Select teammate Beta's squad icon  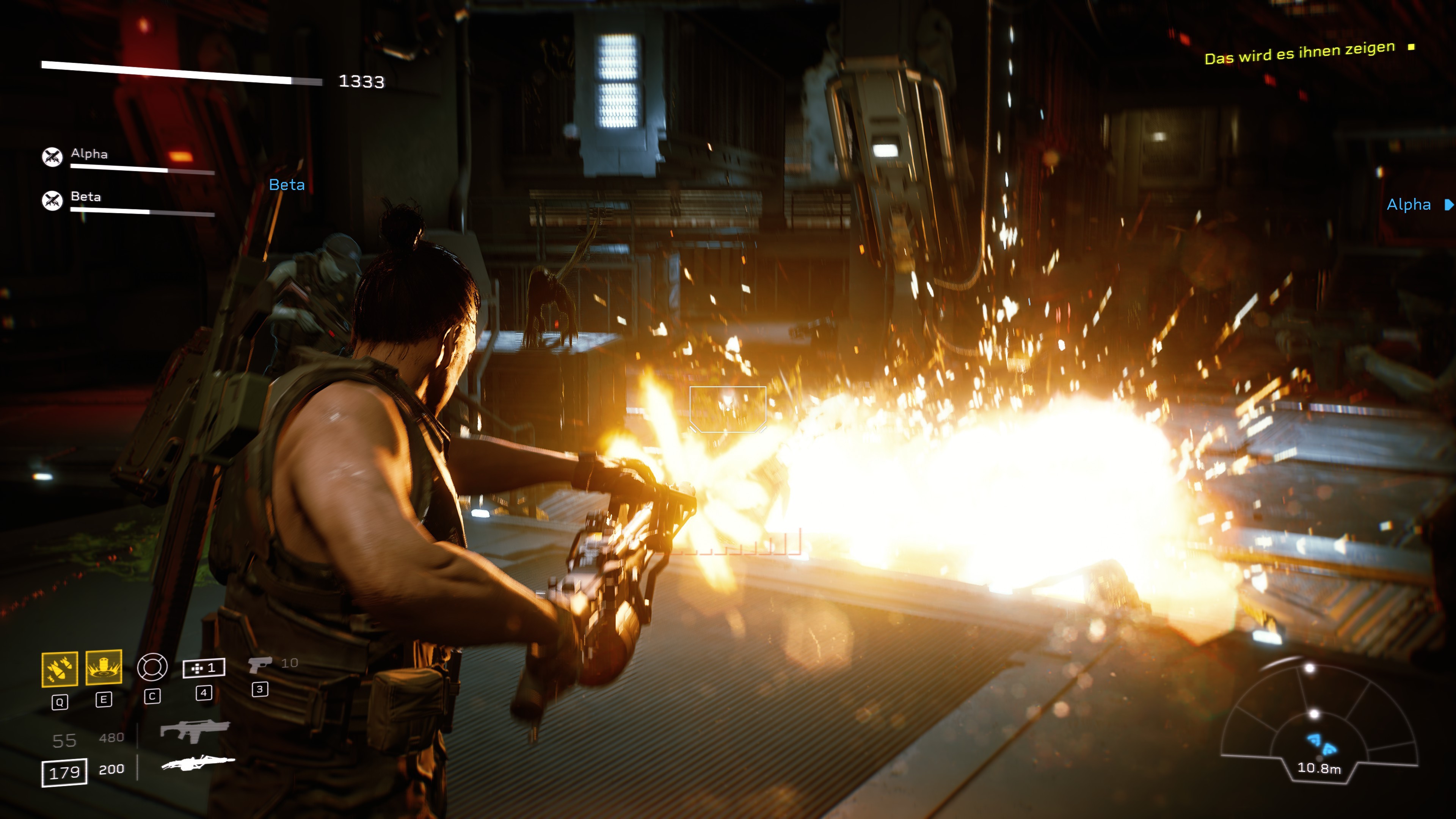[x=52, y=200]
